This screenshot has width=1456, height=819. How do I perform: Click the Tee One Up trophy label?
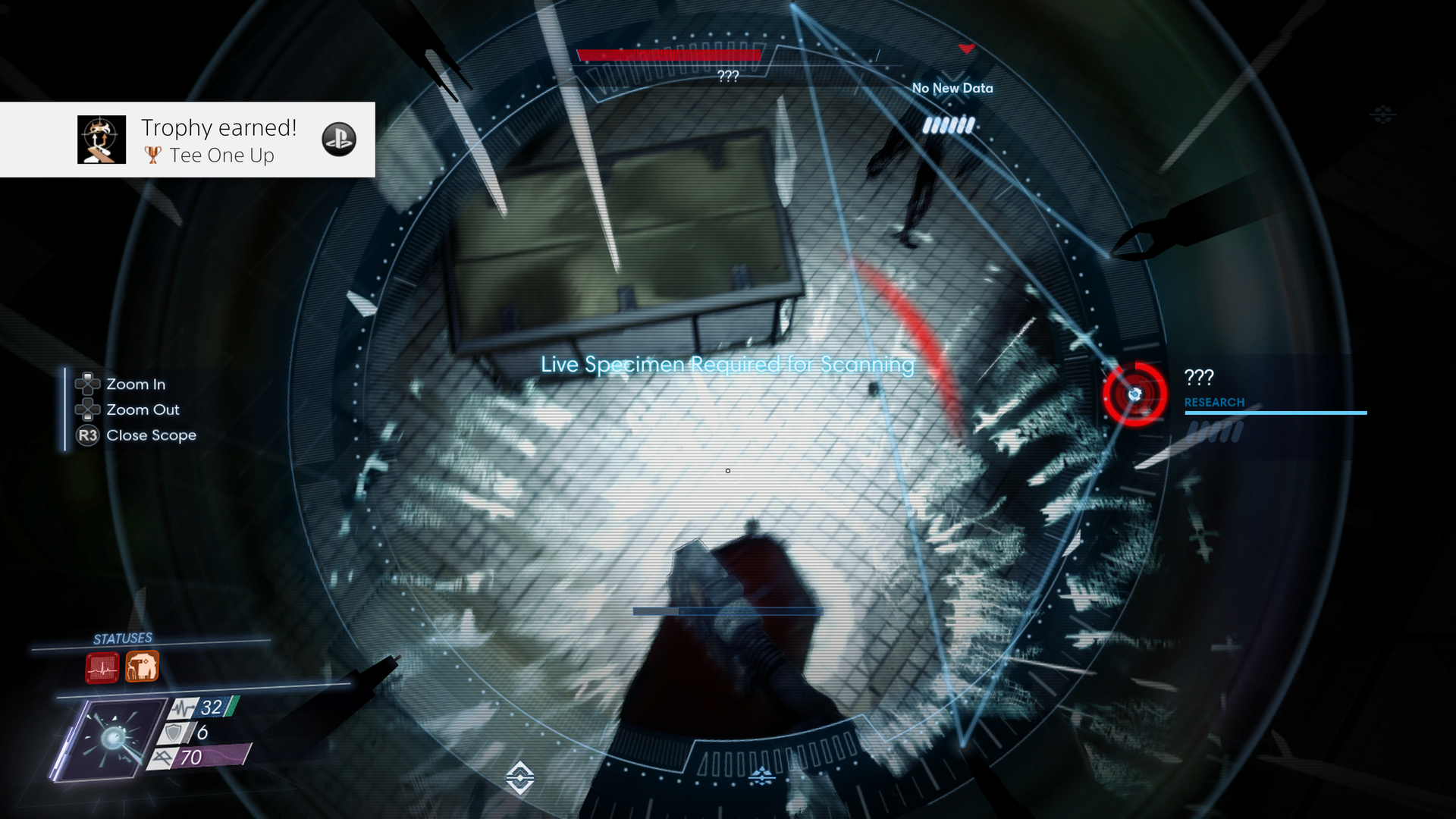pos(222,155)
